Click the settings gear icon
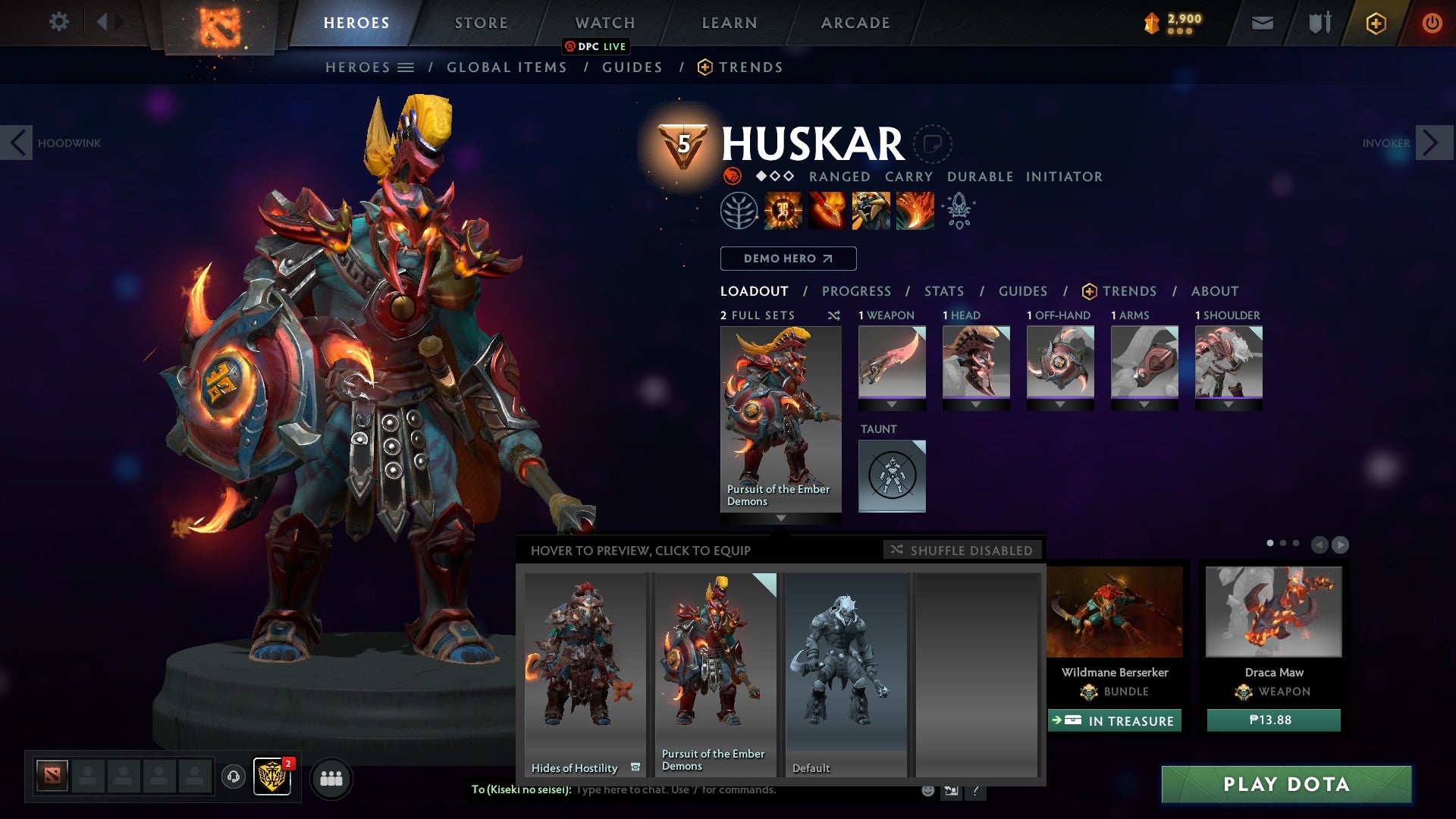The image size is (1456, 819). pos(58,23)
